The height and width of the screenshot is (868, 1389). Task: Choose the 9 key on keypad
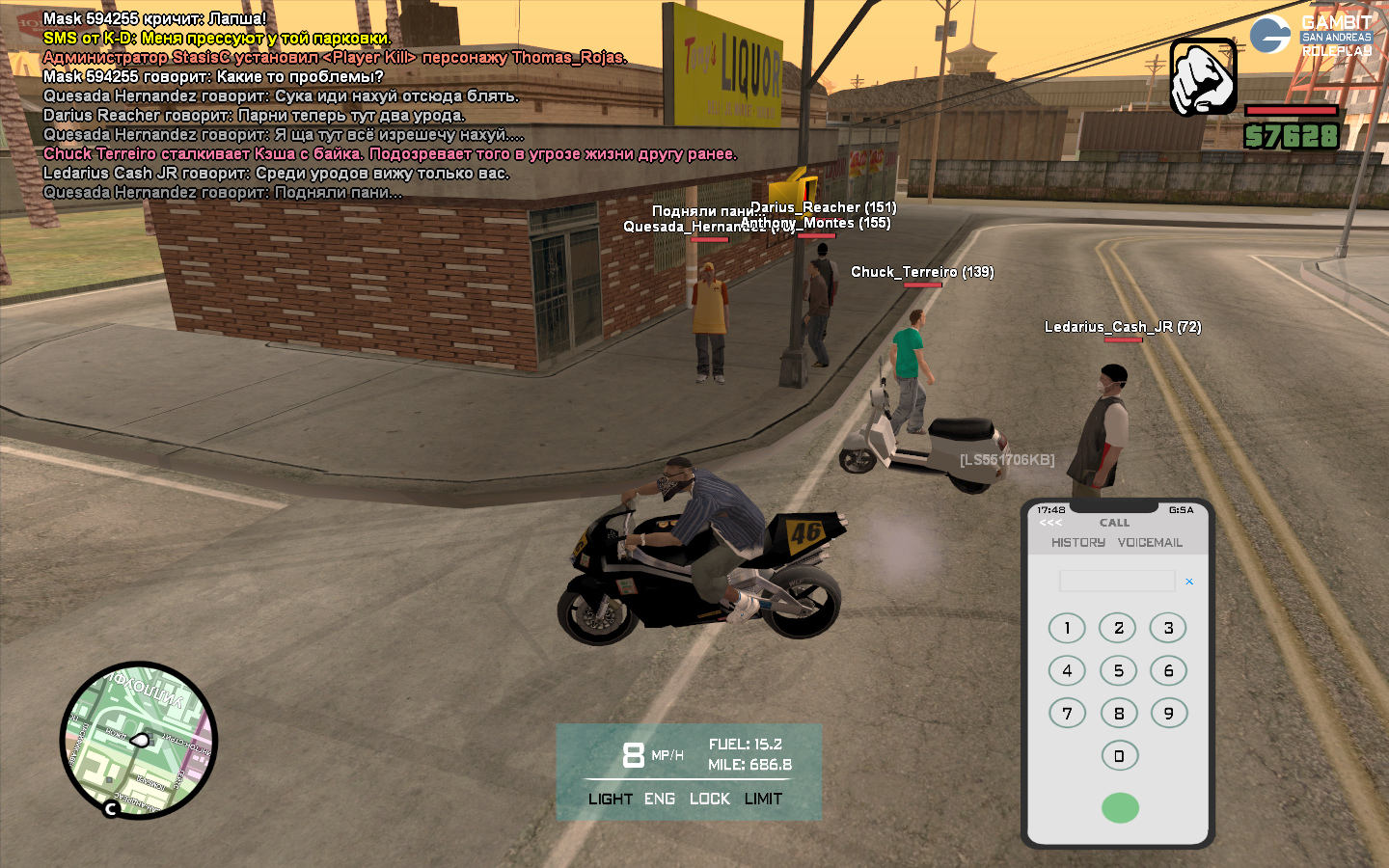[x=1168, y=713]
